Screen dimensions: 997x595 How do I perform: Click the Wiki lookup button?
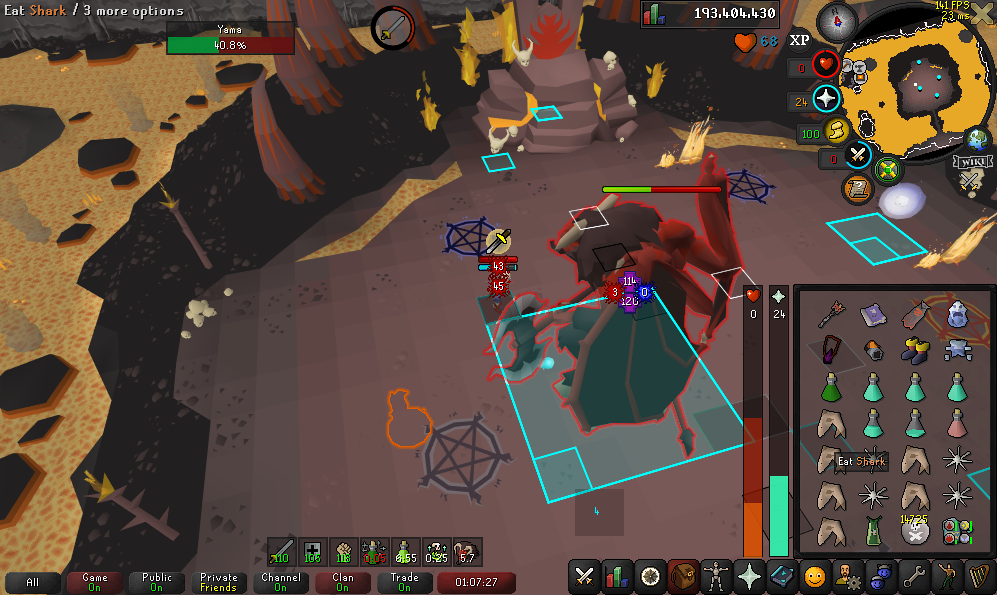[971, 162]
